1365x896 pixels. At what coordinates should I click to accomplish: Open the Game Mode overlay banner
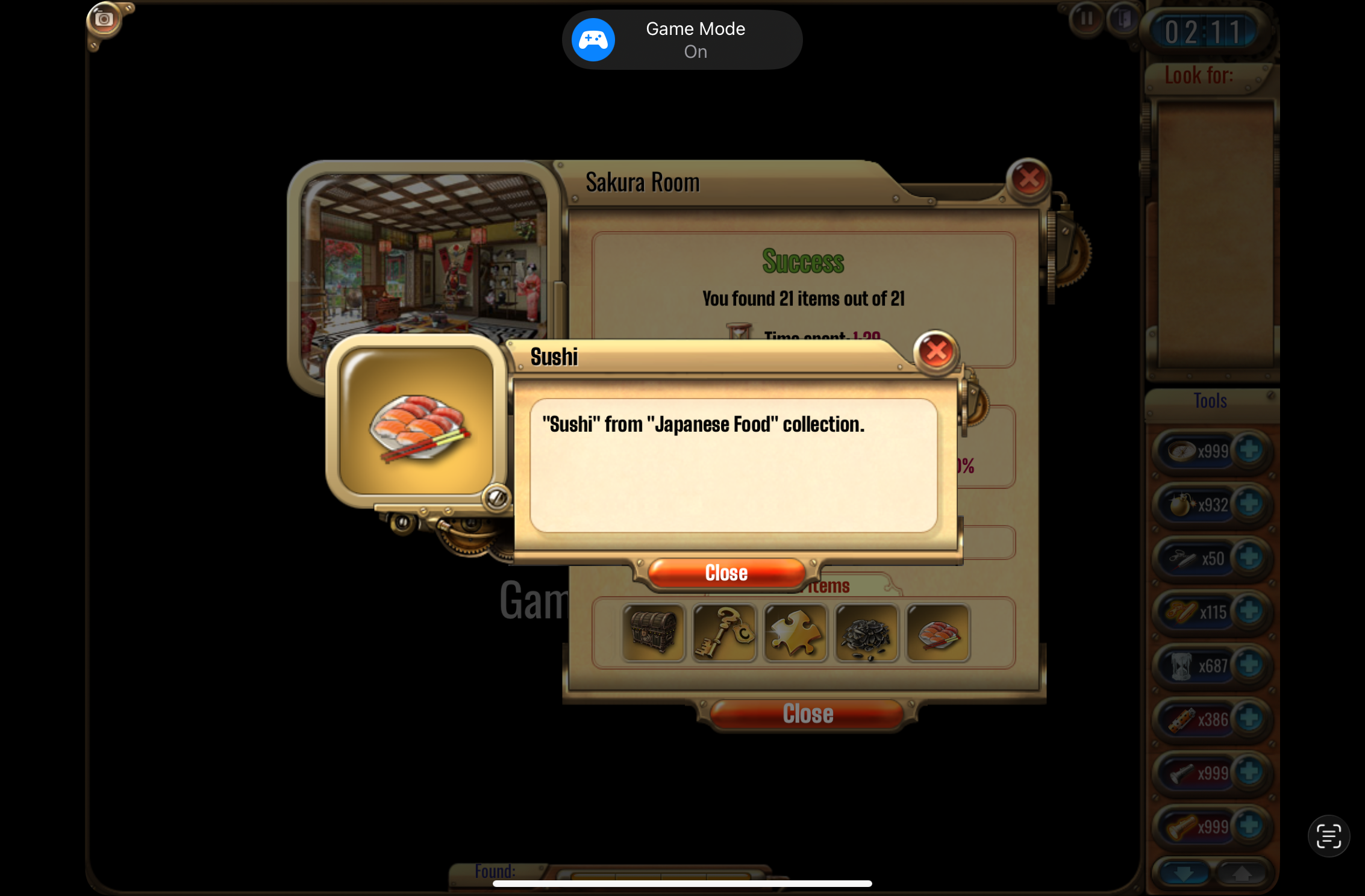click(x=682, y=40)
